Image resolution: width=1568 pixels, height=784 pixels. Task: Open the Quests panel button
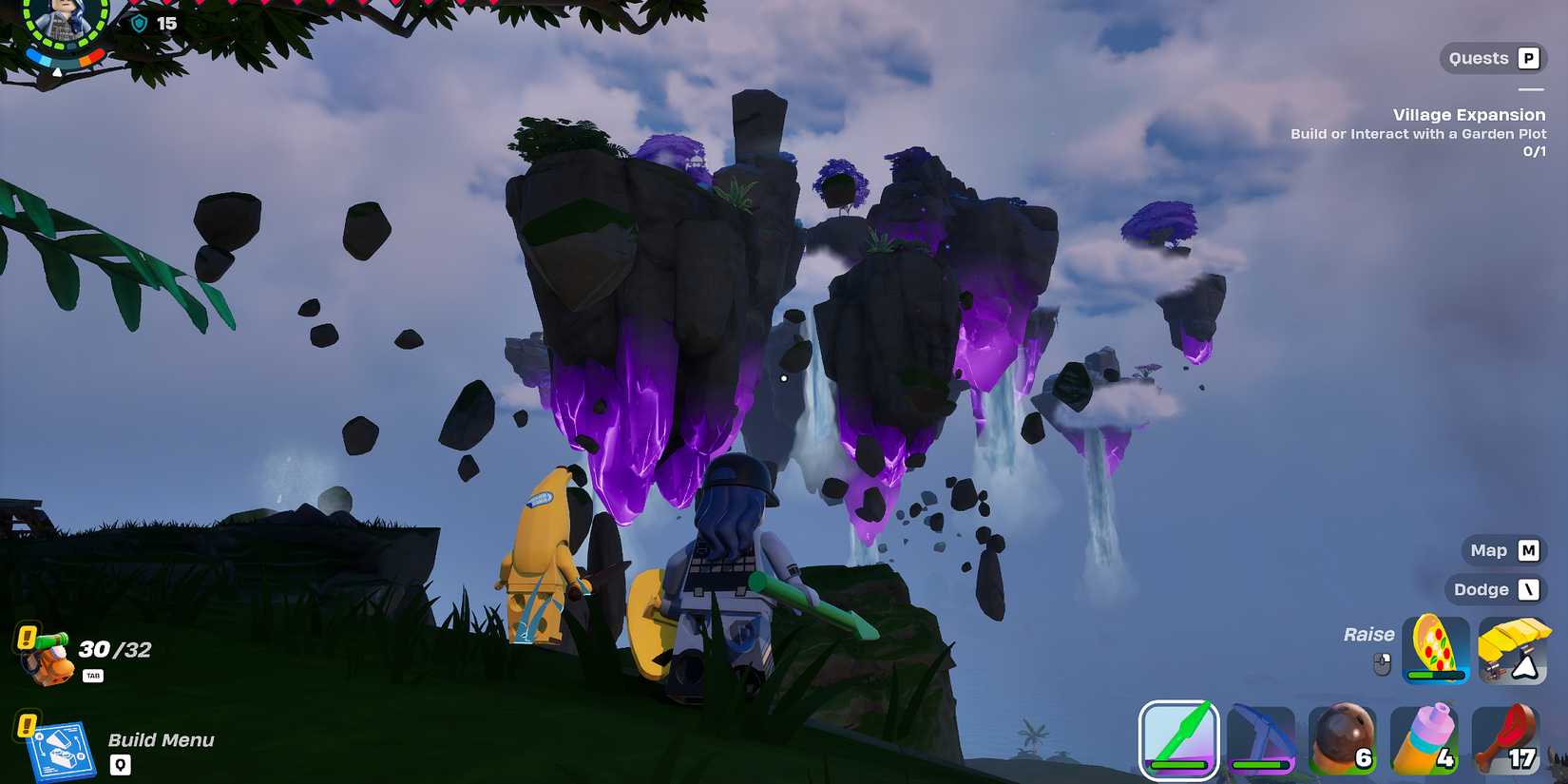click(1494, 57)
